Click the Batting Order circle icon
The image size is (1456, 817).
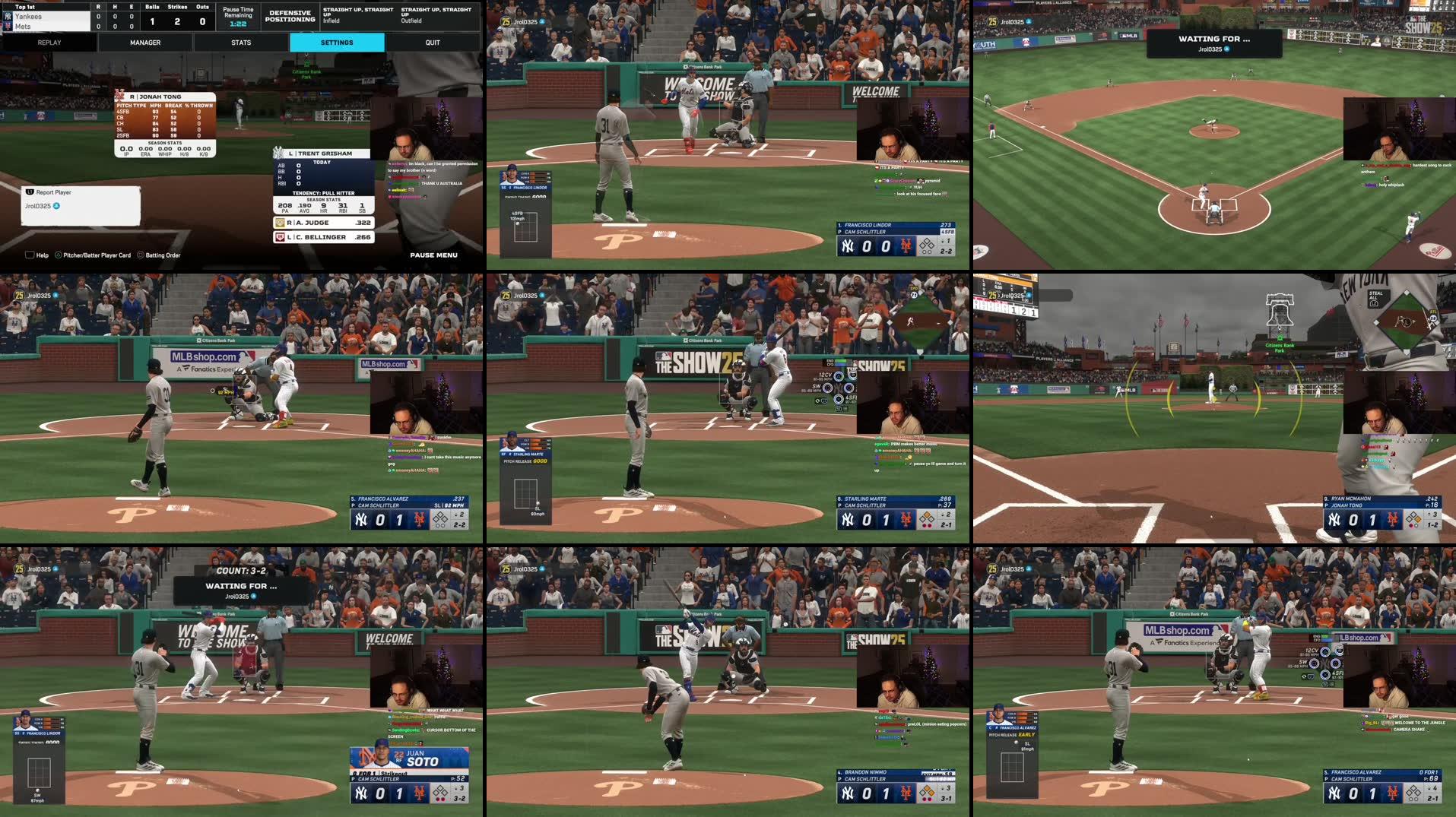(x=141, y=255)
